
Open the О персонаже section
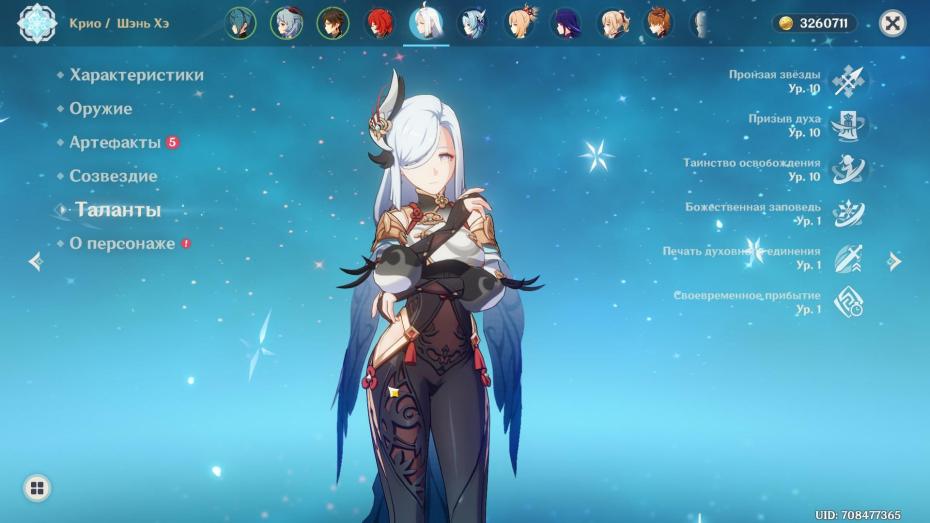click(122, 244)
